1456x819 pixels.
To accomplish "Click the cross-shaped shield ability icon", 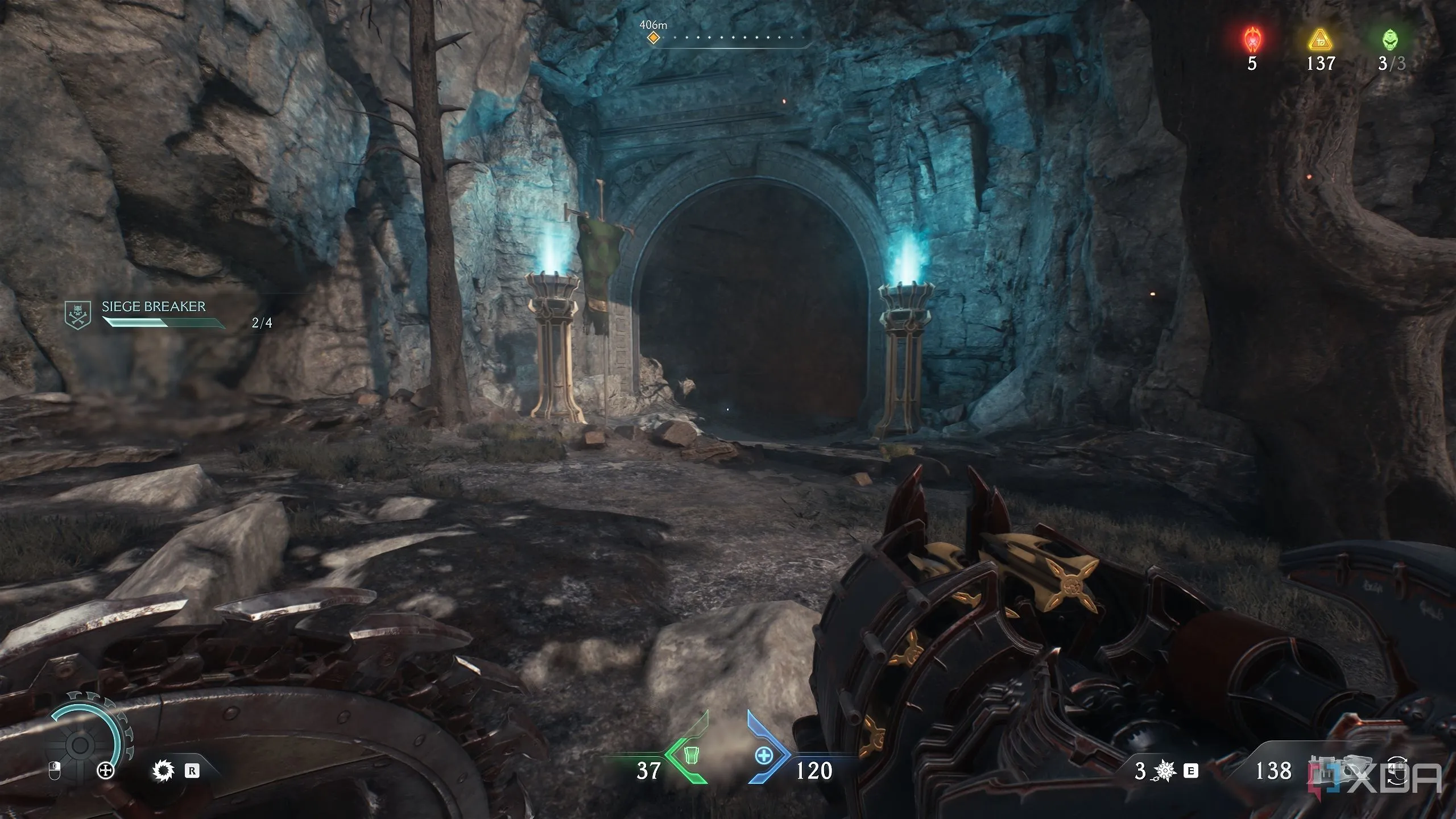I will coord(106,771).
